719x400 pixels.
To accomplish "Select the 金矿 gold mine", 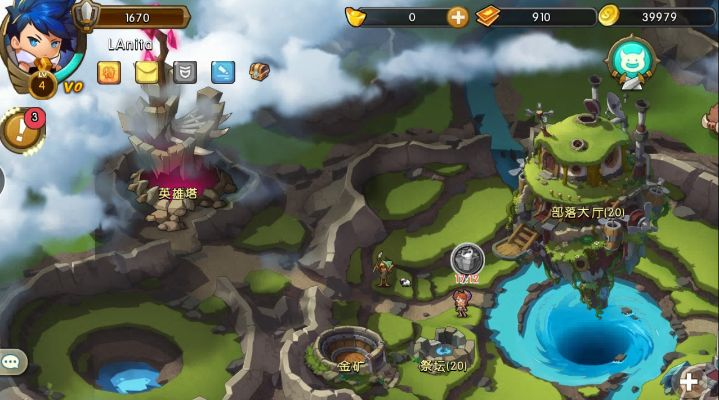I will pyautogui.click(x=350, y=350).
